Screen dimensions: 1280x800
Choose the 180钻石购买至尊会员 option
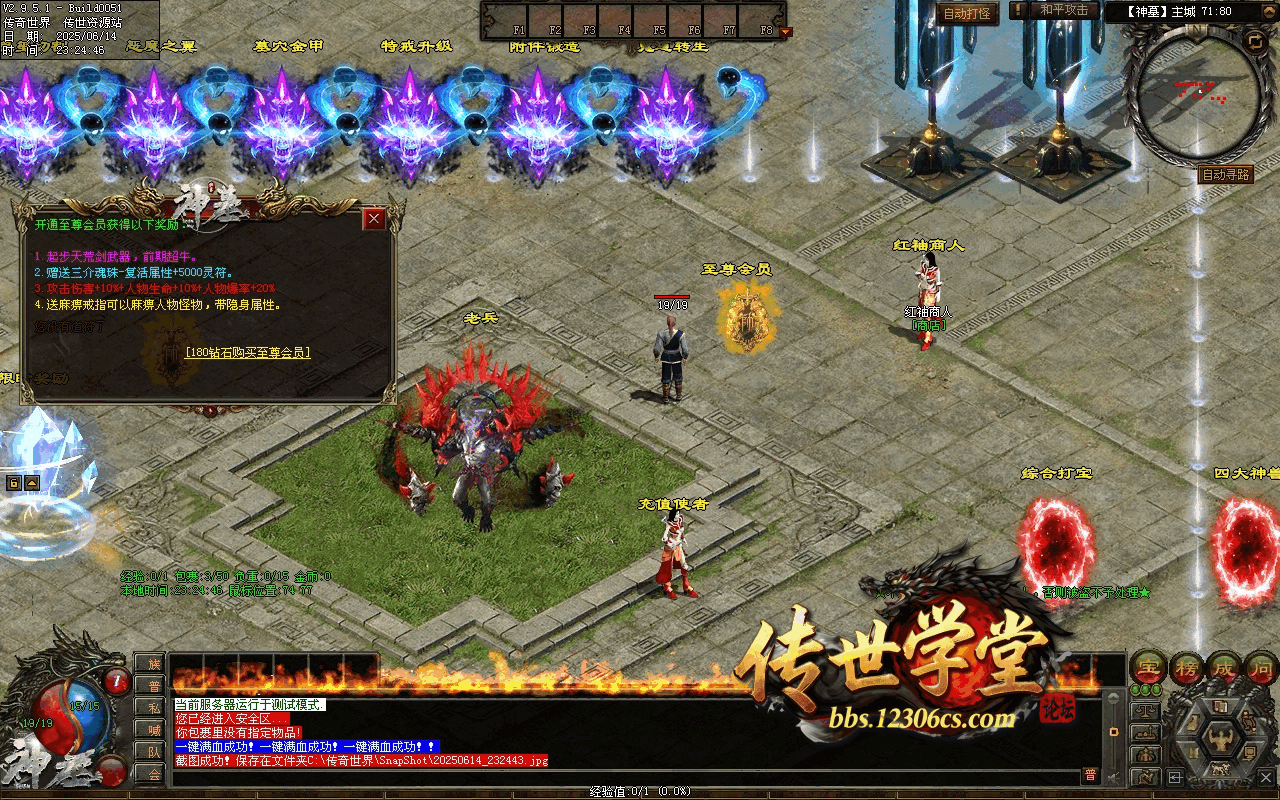[x=248, y=353]
